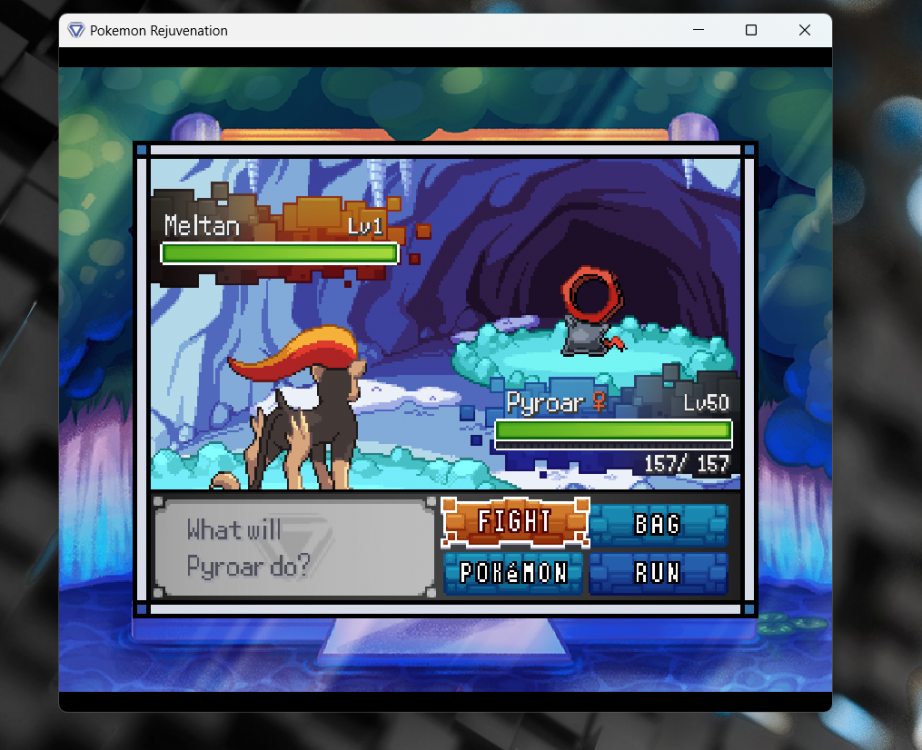
Task: Close the Pokemon Rejuvenation window
Action: pyautogui.click(x=804, y=30)
